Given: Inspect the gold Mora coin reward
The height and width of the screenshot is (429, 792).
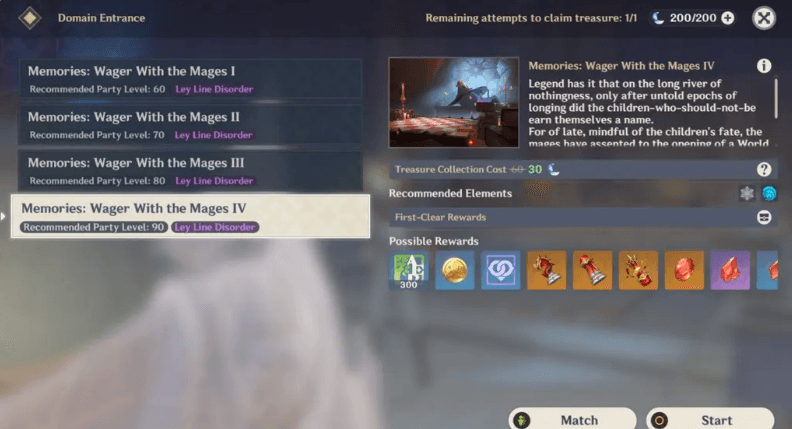Looking at the screenshot, I should click(454, 271).
